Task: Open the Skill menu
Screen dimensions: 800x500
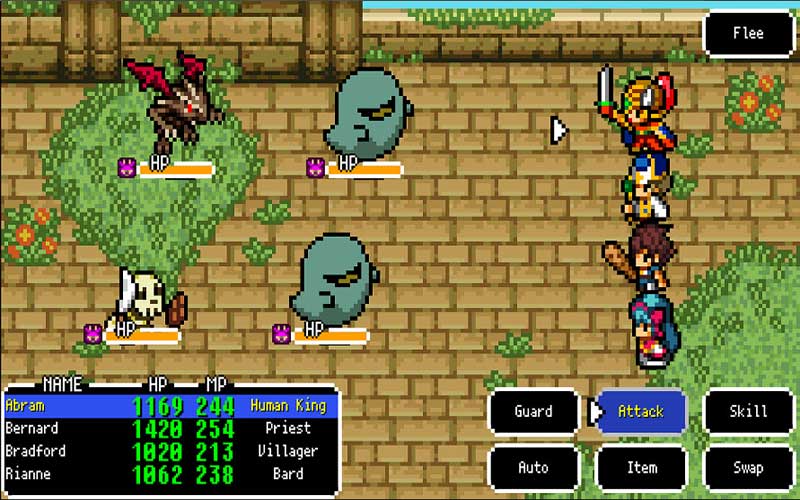Action: click(748, 411)
